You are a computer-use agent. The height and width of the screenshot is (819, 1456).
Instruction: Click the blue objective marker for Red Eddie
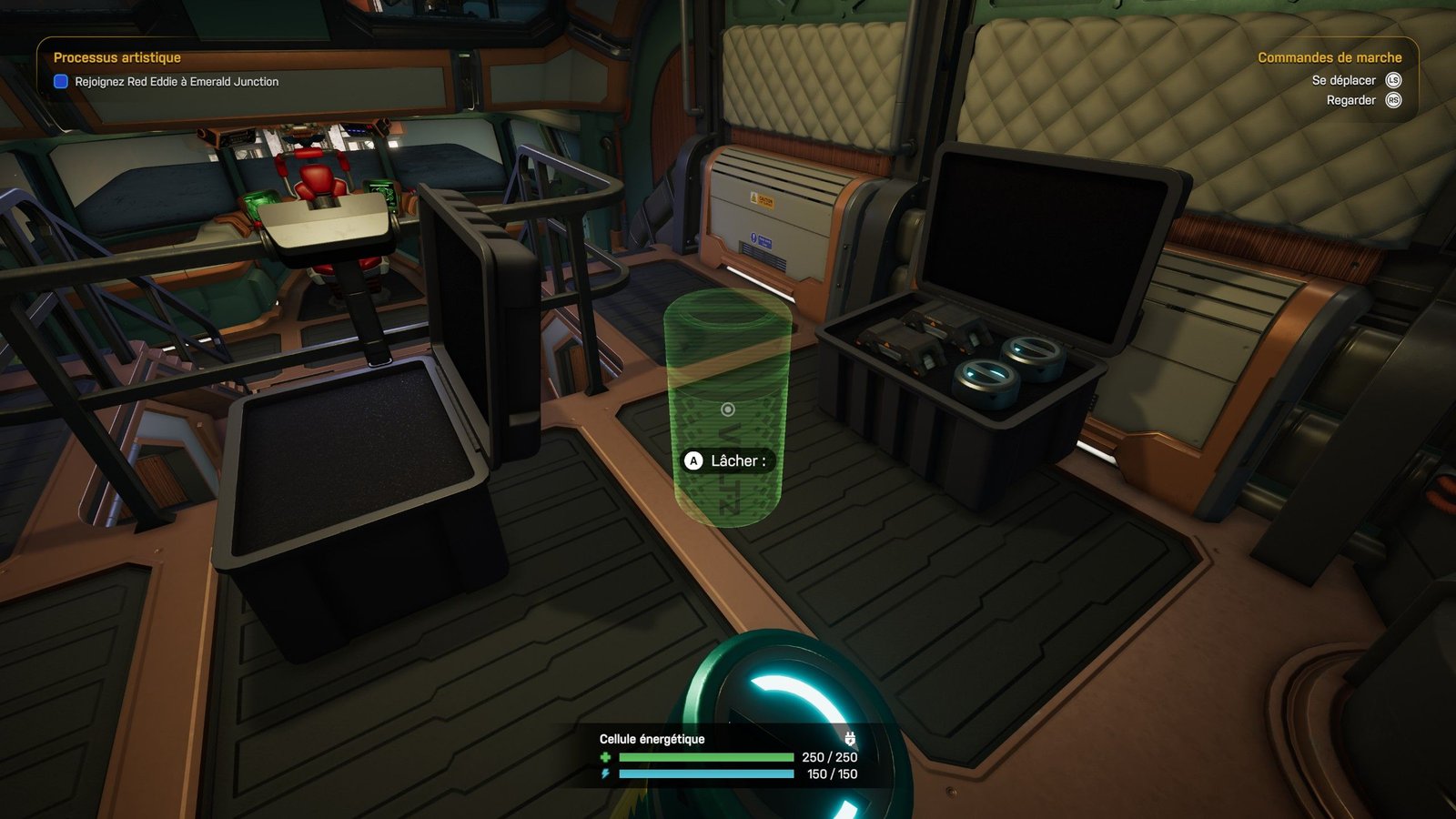coord(61,82)
